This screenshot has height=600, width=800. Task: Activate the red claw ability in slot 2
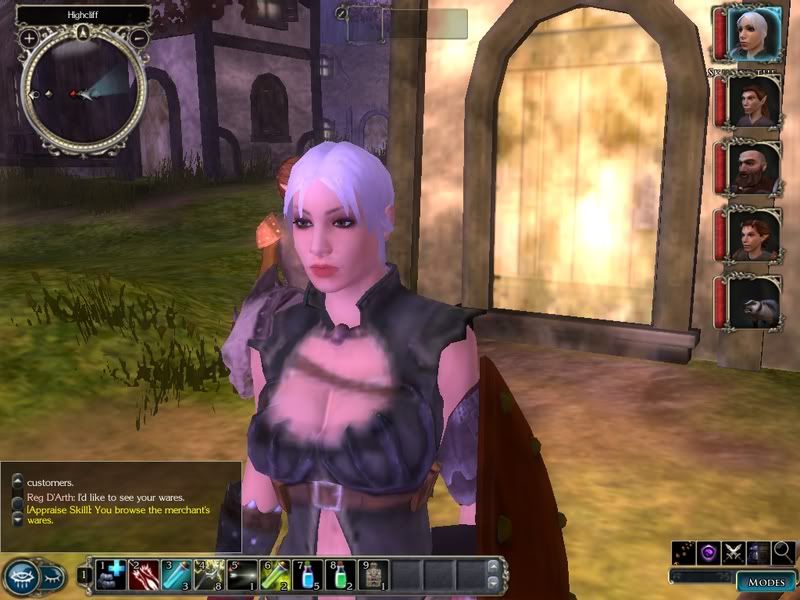(x=144, y=575)
